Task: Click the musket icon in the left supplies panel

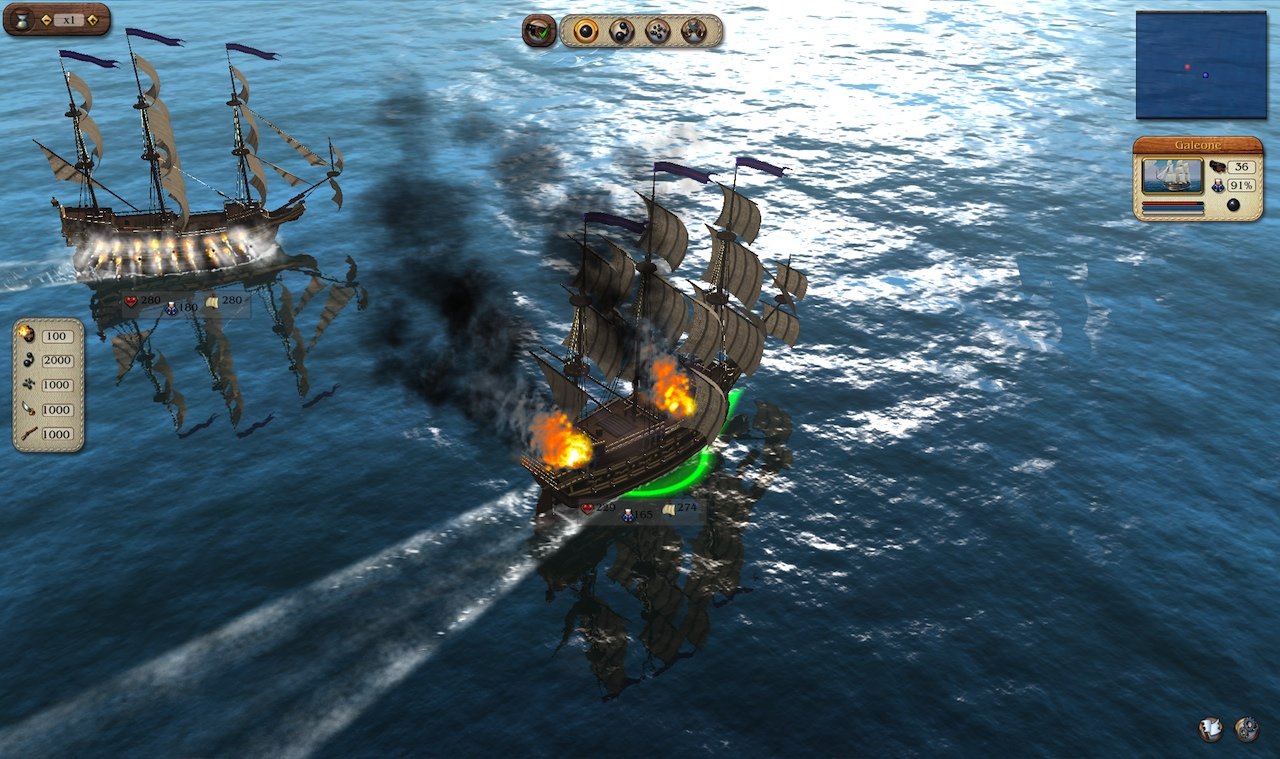Action: coord(30,435)
